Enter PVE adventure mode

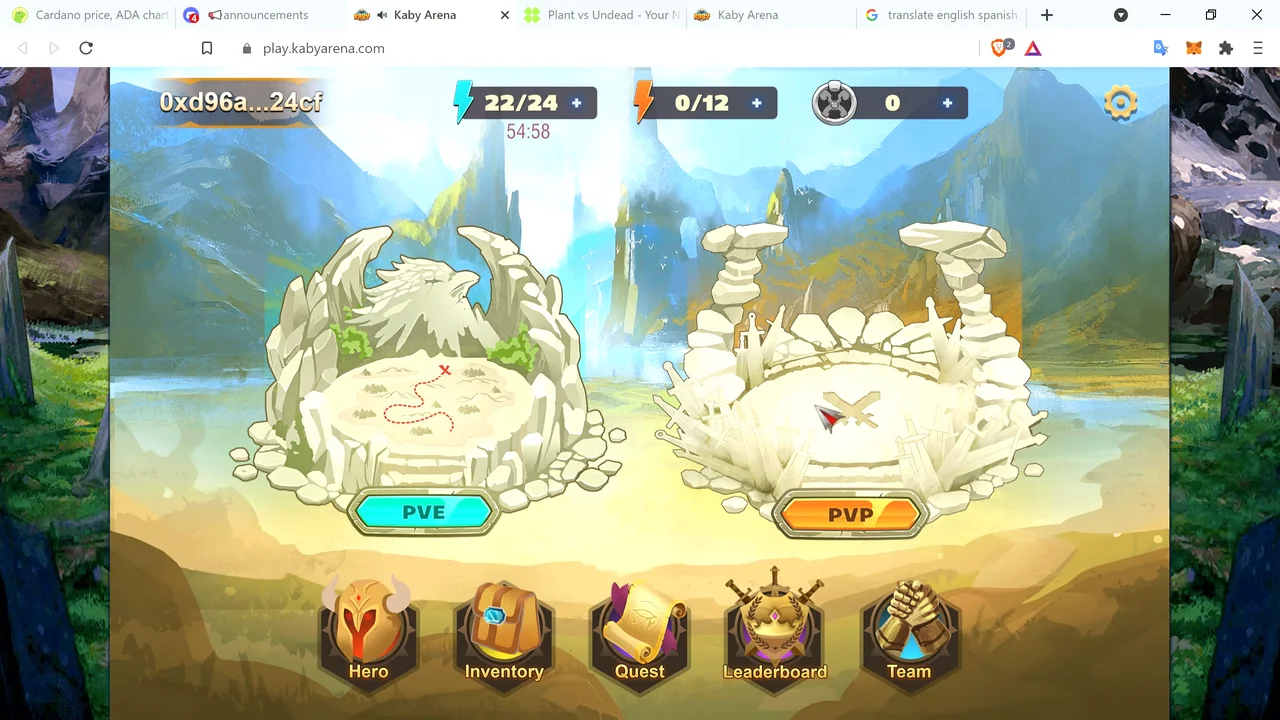(423, 512)
